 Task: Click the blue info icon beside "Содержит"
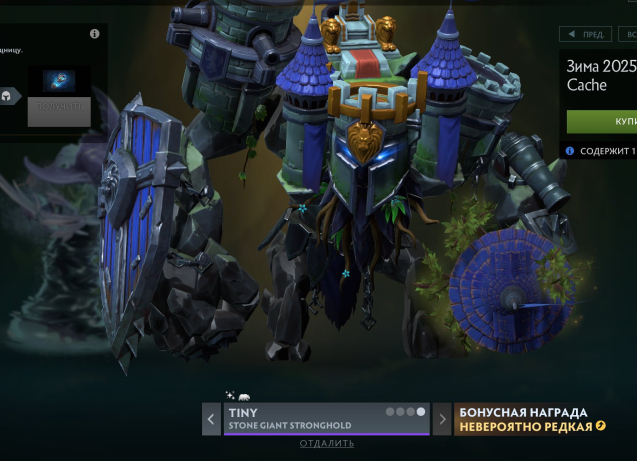[x=570, y=151]
